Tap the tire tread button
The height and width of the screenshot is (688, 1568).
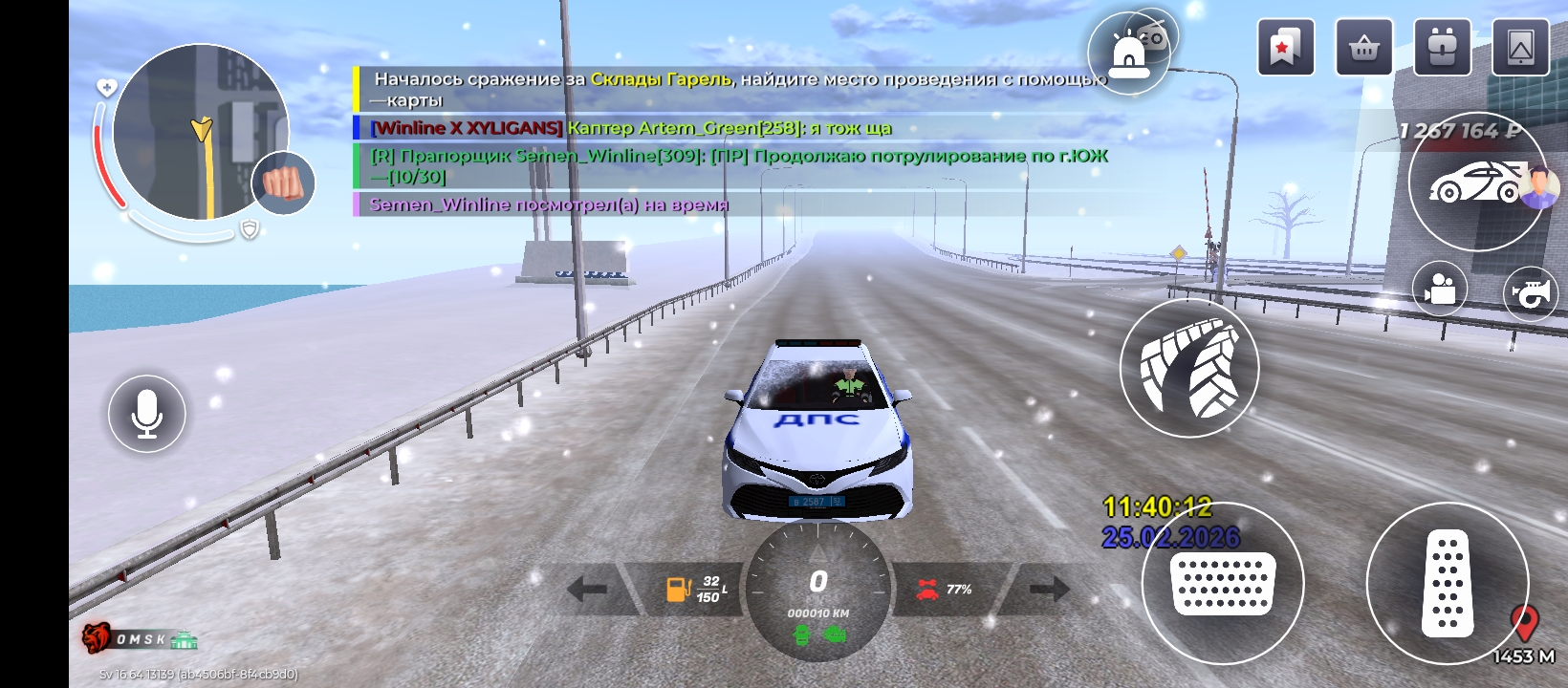1189,369
